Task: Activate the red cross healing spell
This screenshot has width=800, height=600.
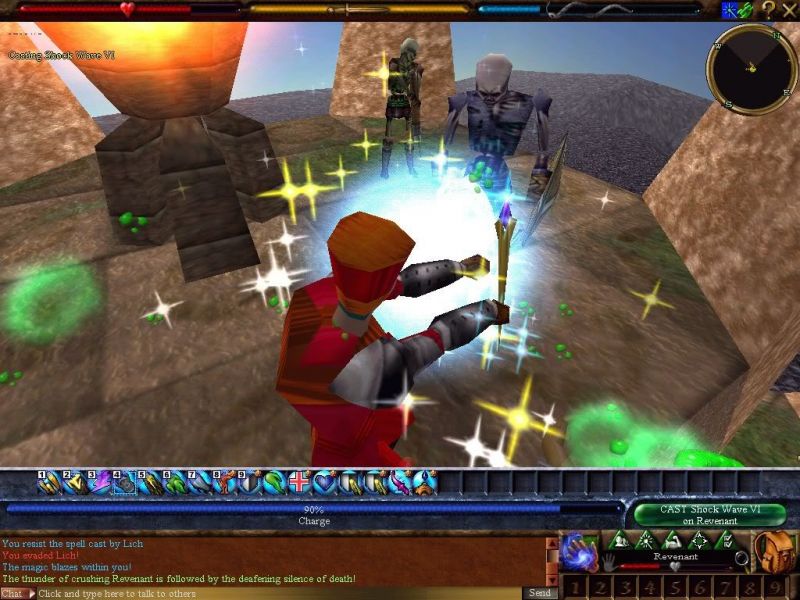Action: coord(300,483)
